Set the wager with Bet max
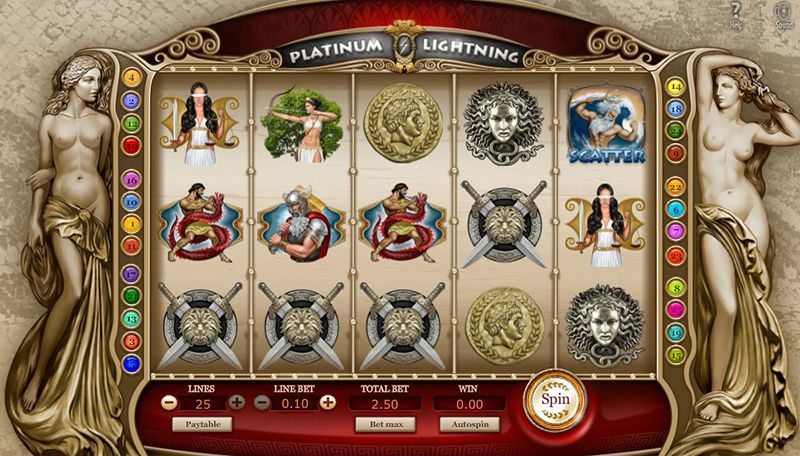800x456 pixels. (x=384, y=424)
